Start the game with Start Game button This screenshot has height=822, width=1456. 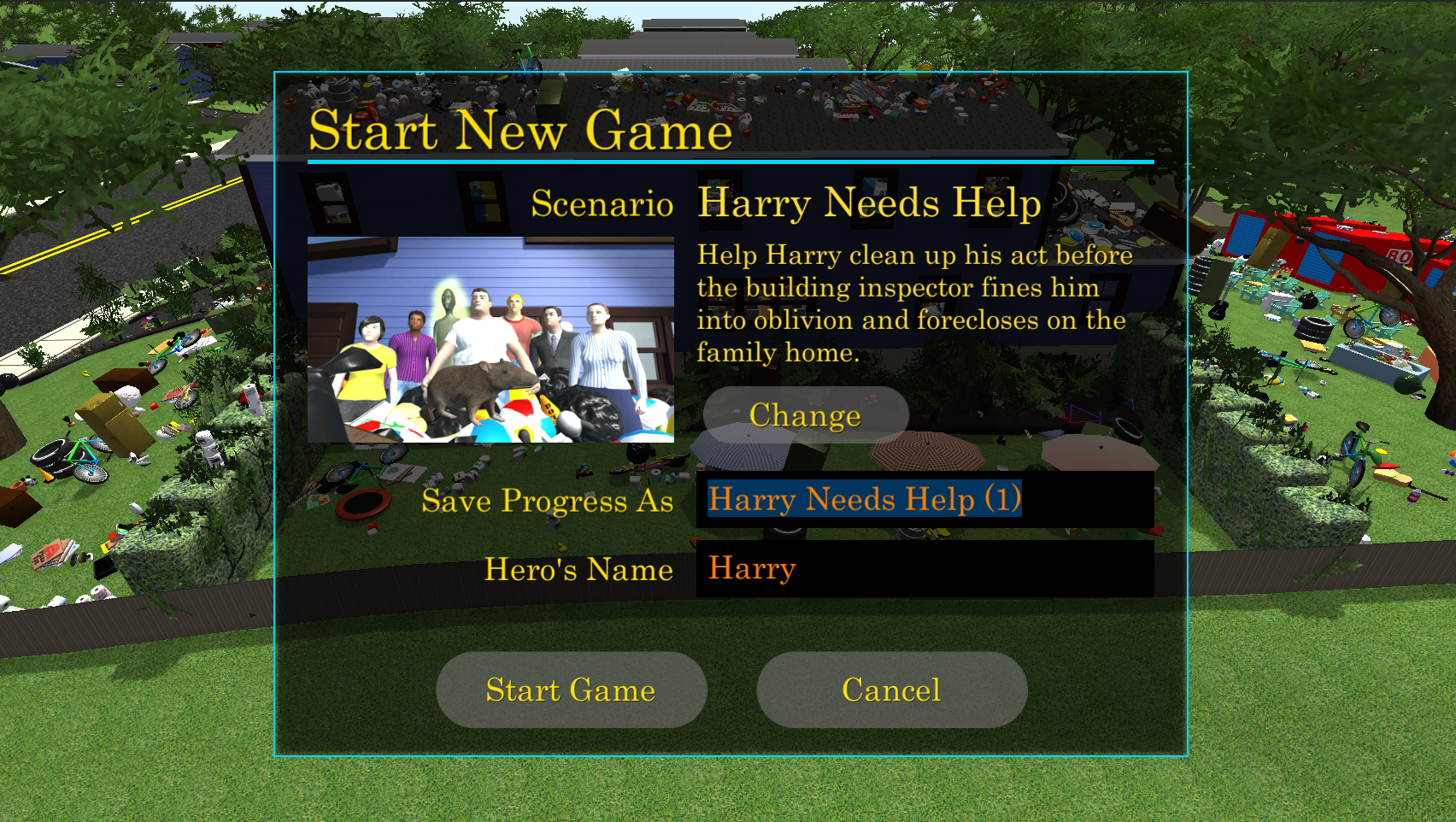click(x=571, y=690)
